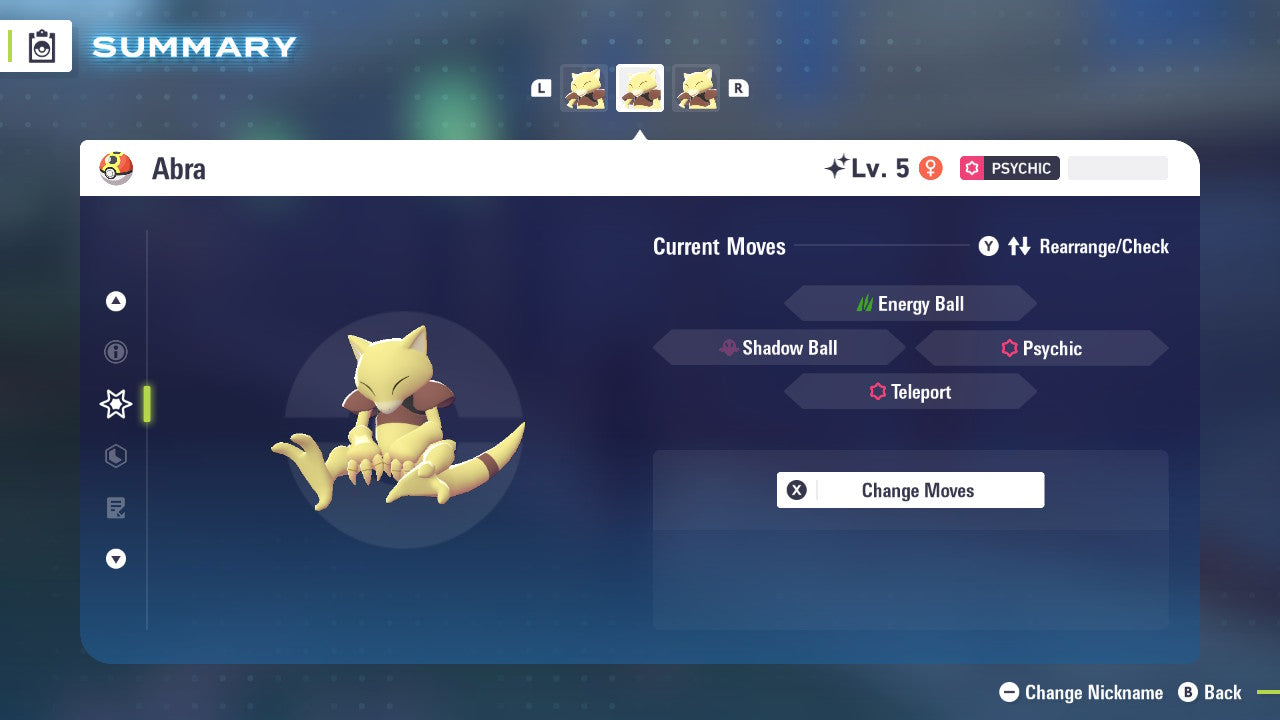The width and height of the screenshot is (1280, 720).
Task: Click the PSYCHIC type badge
Action: (x=1009, y=168)
